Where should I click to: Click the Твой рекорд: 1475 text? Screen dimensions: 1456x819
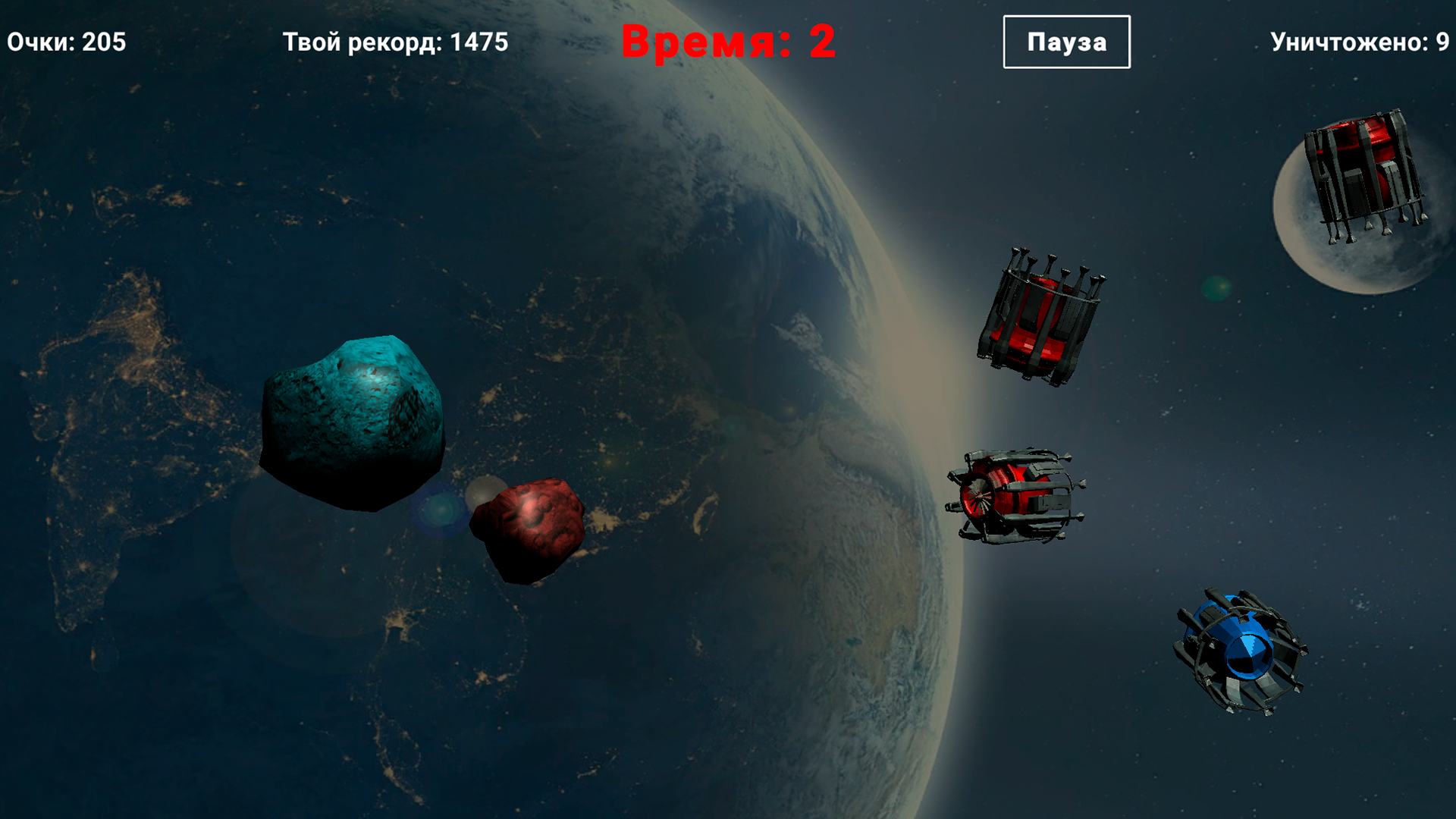(394, 42)
